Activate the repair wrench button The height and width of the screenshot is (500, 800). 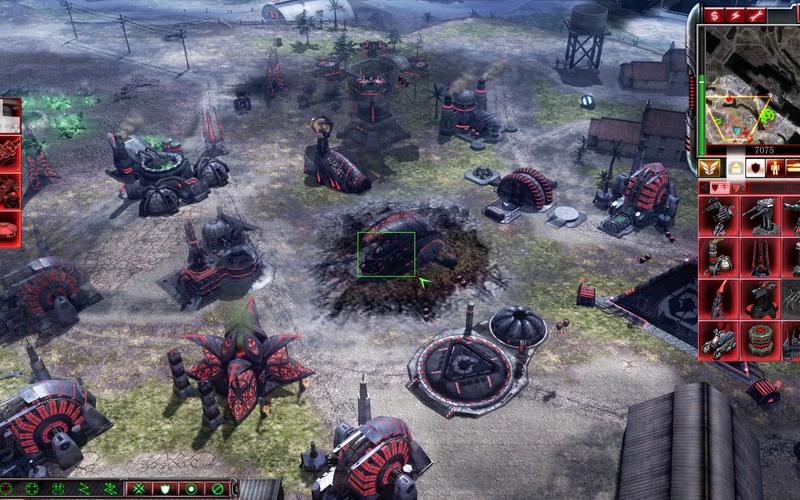point(757,15)
